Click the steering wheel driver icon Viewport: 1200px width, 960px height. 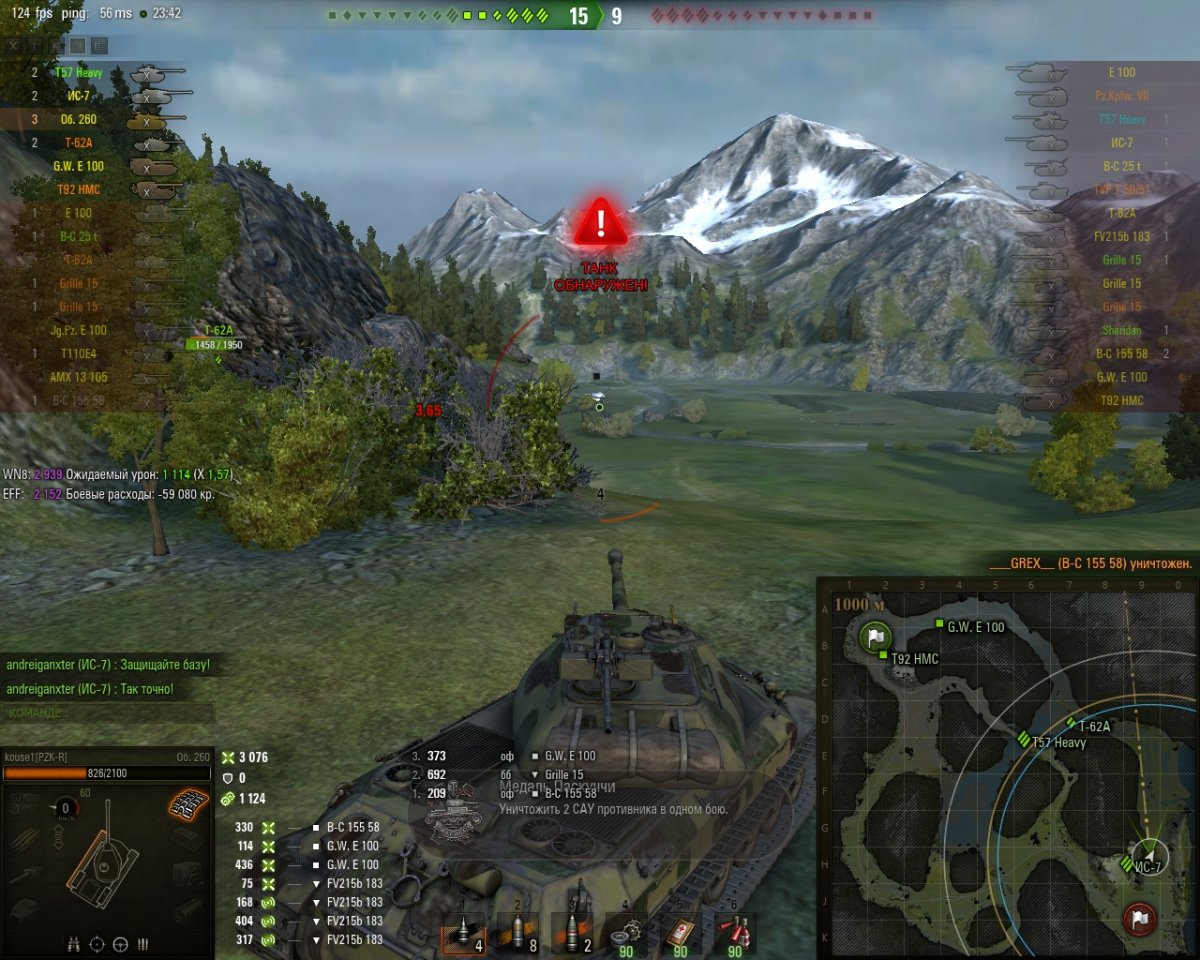pos(120,943)
